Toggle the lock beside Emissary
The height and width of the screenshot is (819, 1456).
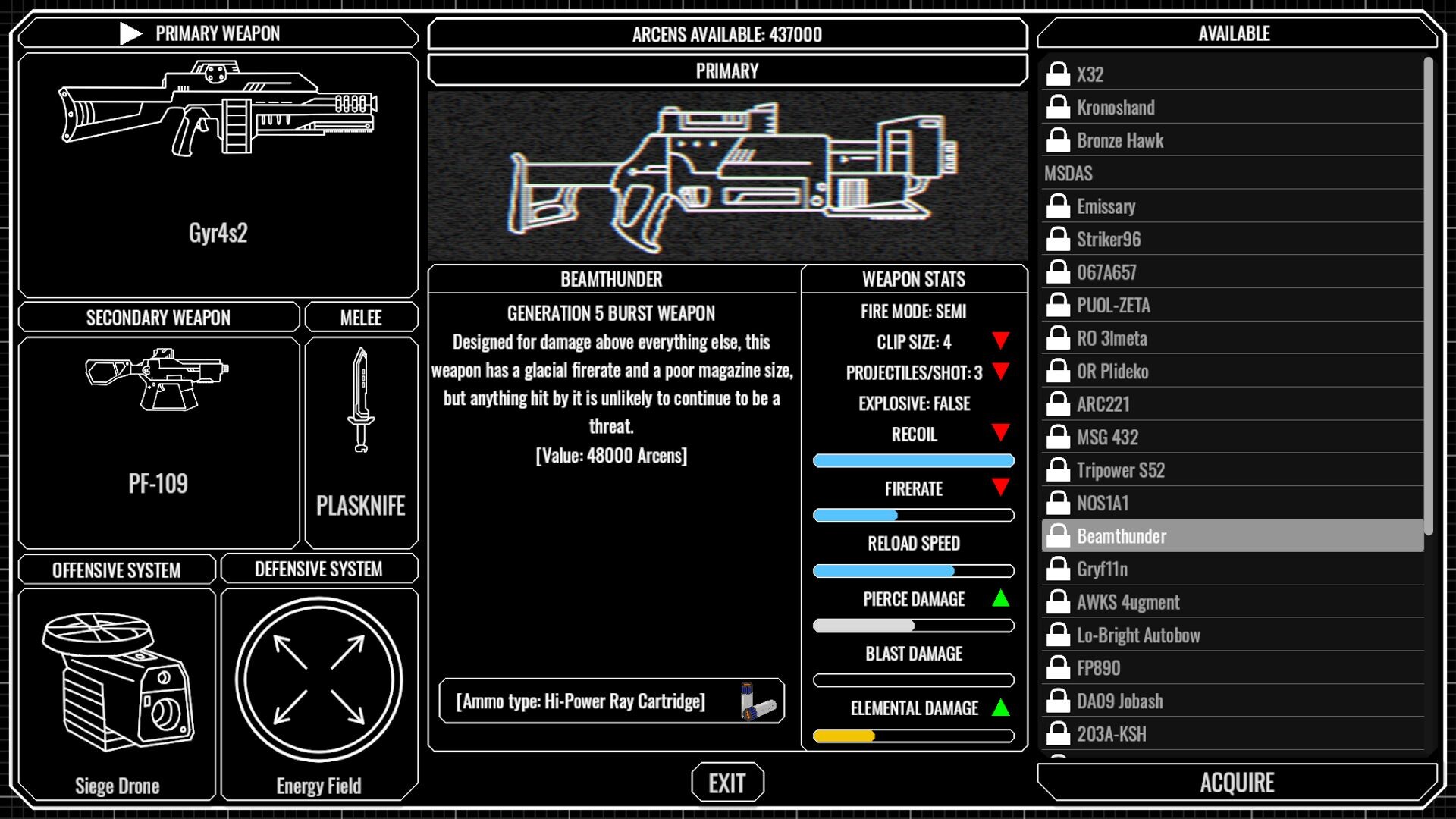pyautogui.click(x=1057, y=206)
